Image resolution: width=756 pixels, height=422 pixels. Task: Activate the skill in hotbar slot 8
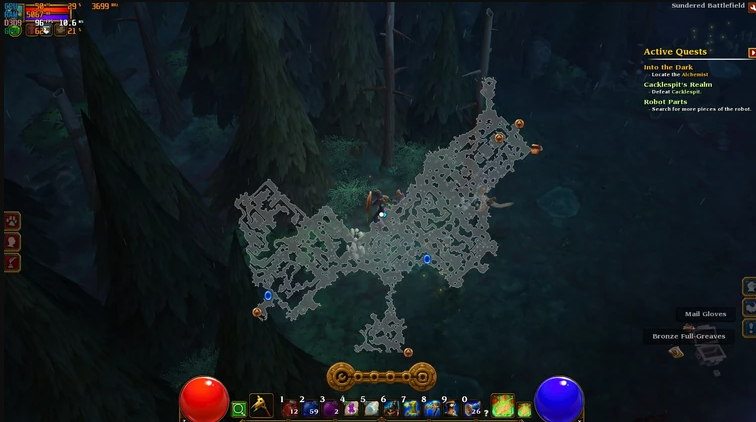click(x=432, y=408)
